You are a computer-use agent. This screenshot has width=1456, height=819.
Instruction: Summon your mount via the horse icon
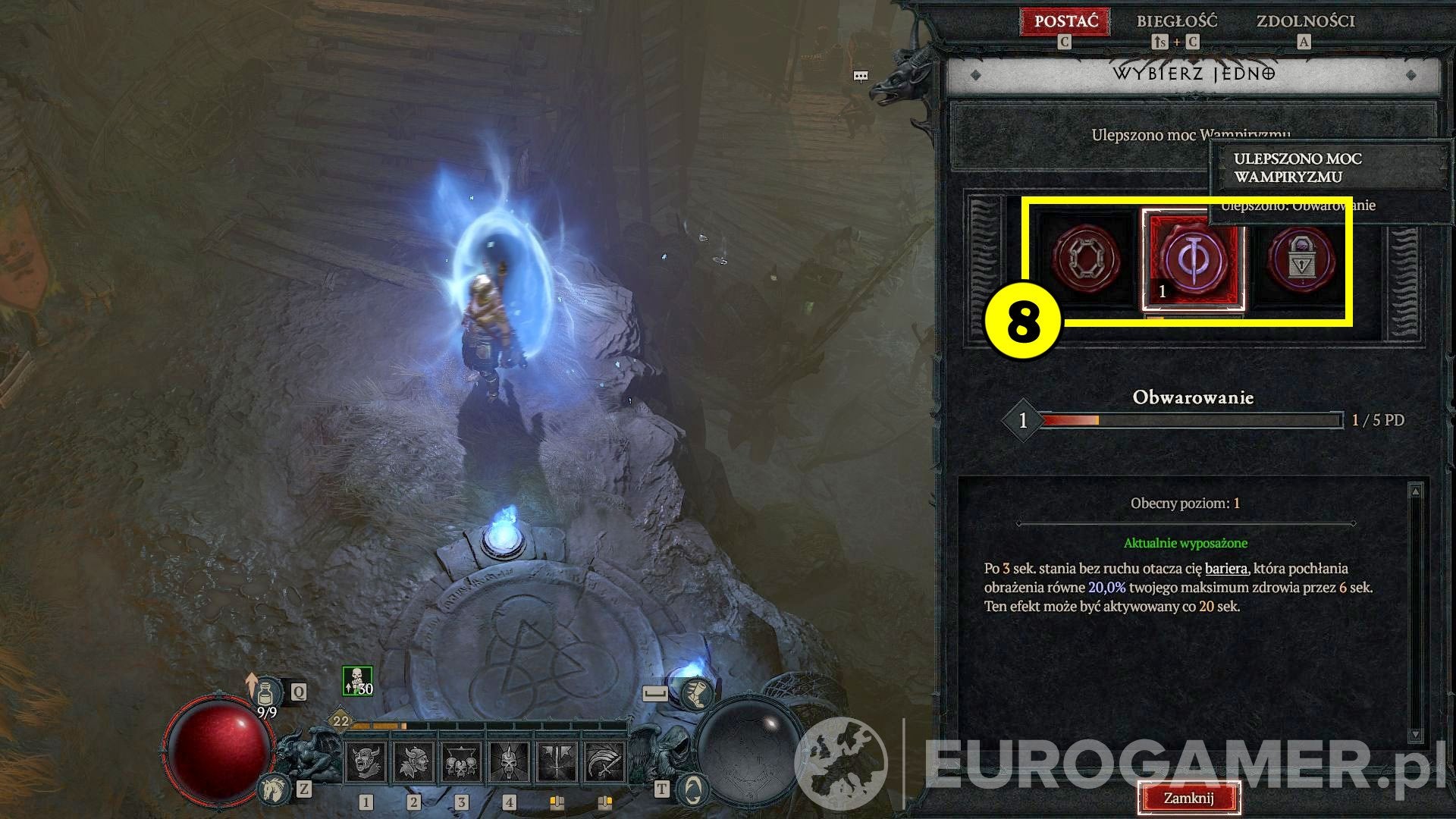(274, 791)
